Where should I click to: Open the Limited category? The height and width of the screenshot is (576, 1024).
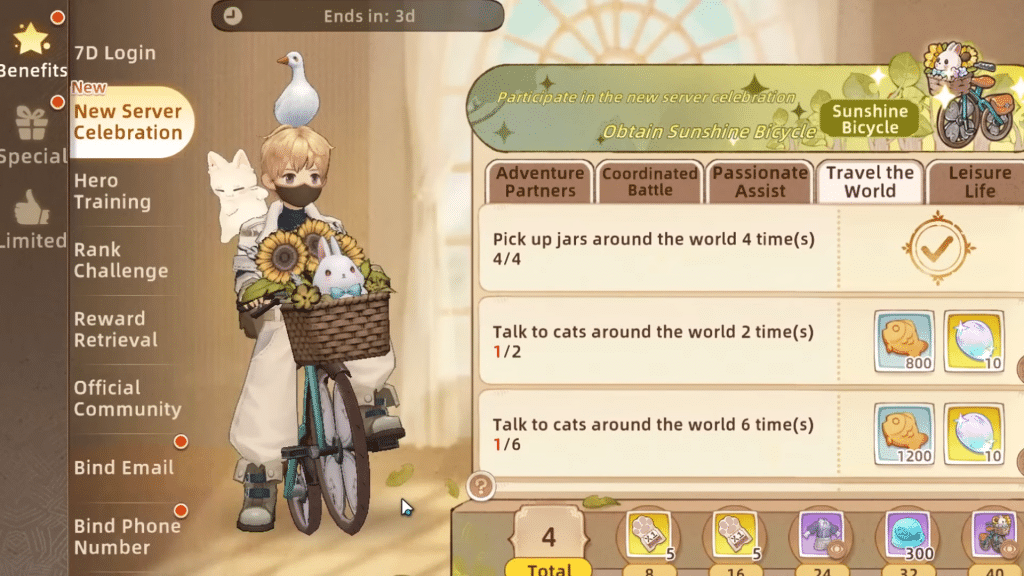tap(32, 220)
